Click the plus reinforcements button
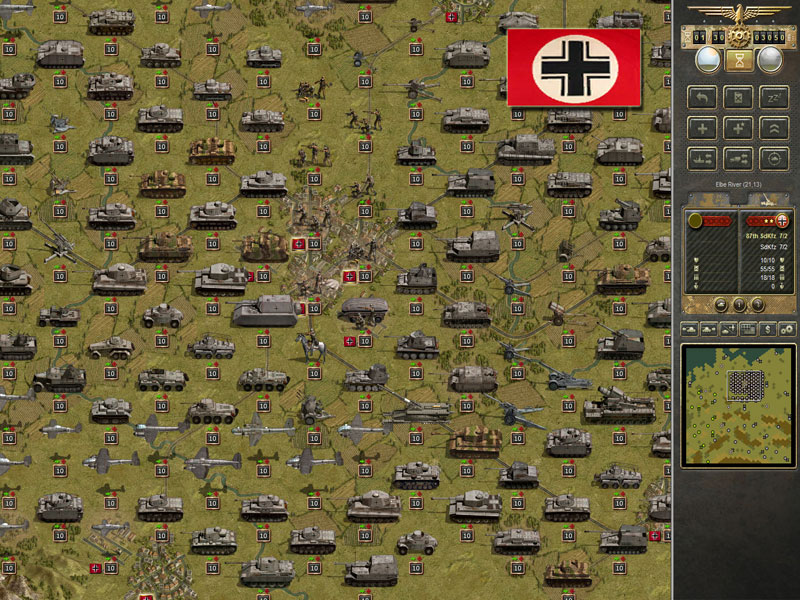 [x=703, y=128]
